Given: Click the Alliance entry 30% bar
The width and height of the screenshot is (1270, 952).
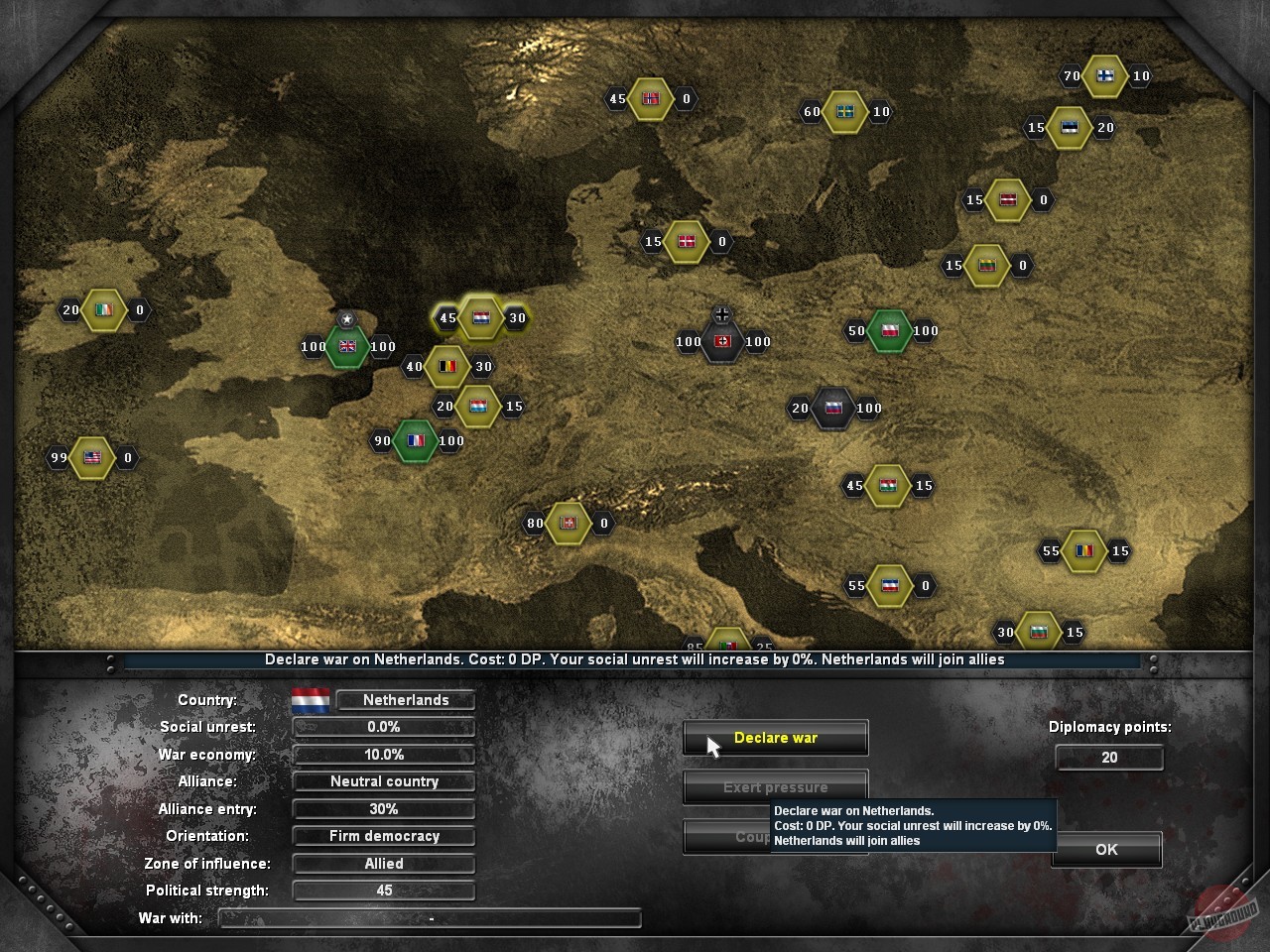Looking at the screenshot, I should coord(383,808).
